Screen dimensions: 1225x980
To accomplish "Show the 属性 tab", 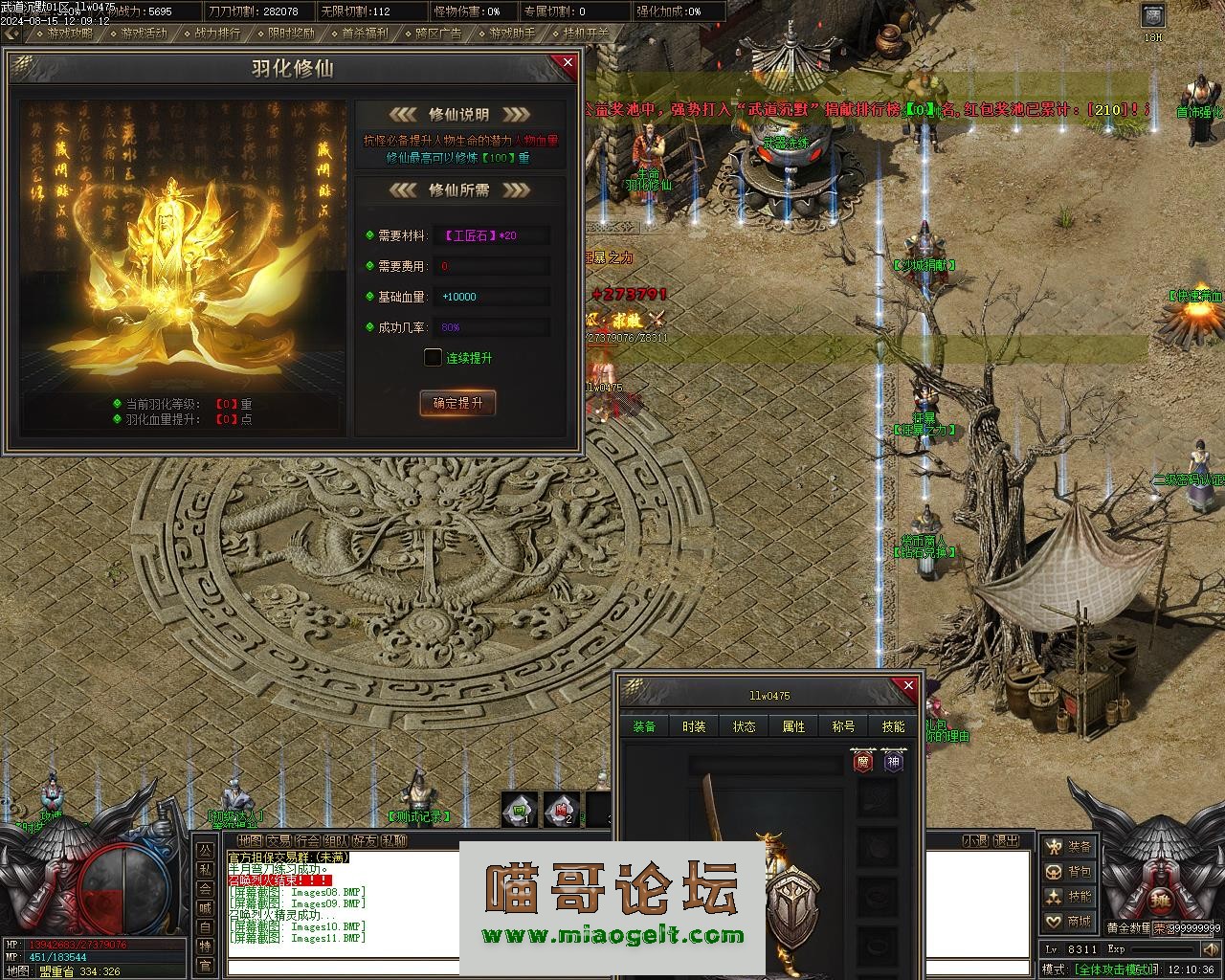I will click(793, 726).
